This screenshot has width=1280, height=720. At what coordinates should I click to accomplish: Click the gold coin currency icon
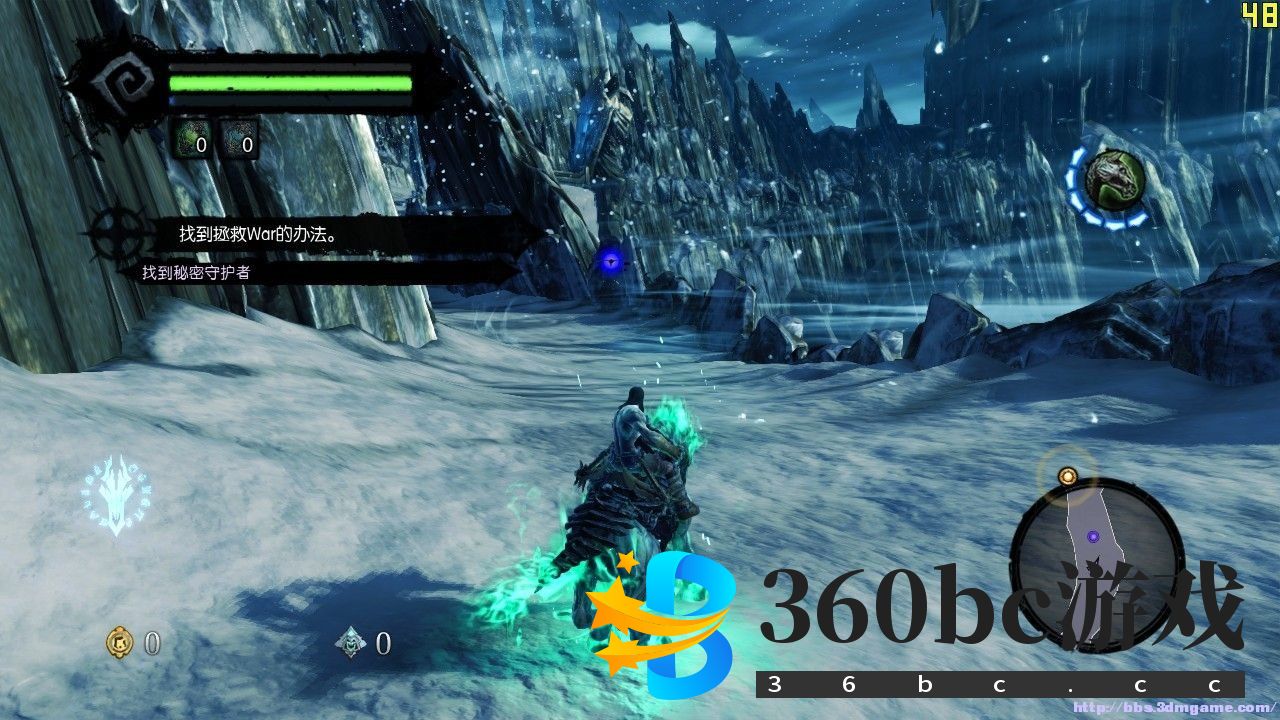coord(120,643)
